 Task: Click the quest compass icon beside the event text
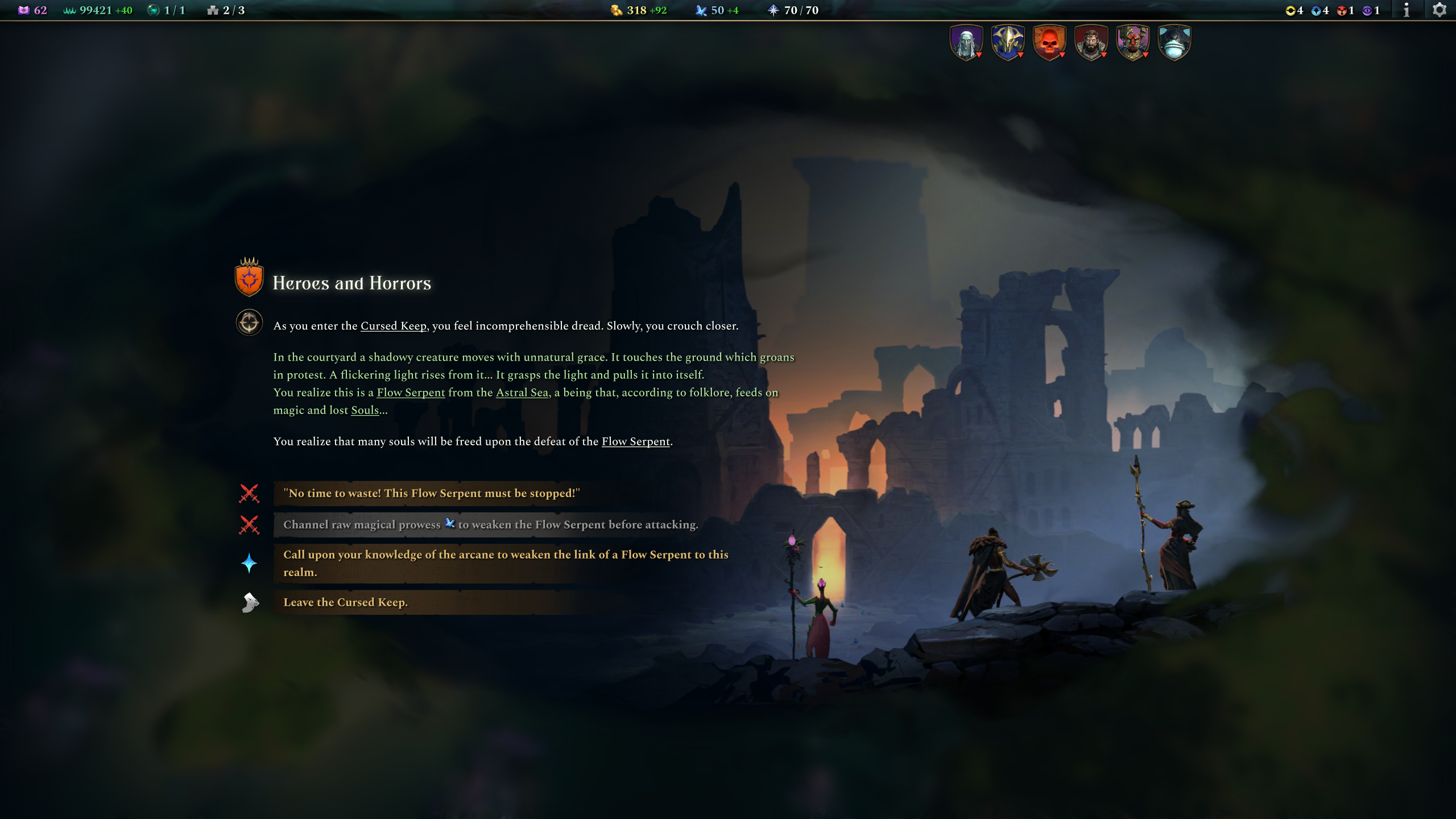tap(249, 323)
